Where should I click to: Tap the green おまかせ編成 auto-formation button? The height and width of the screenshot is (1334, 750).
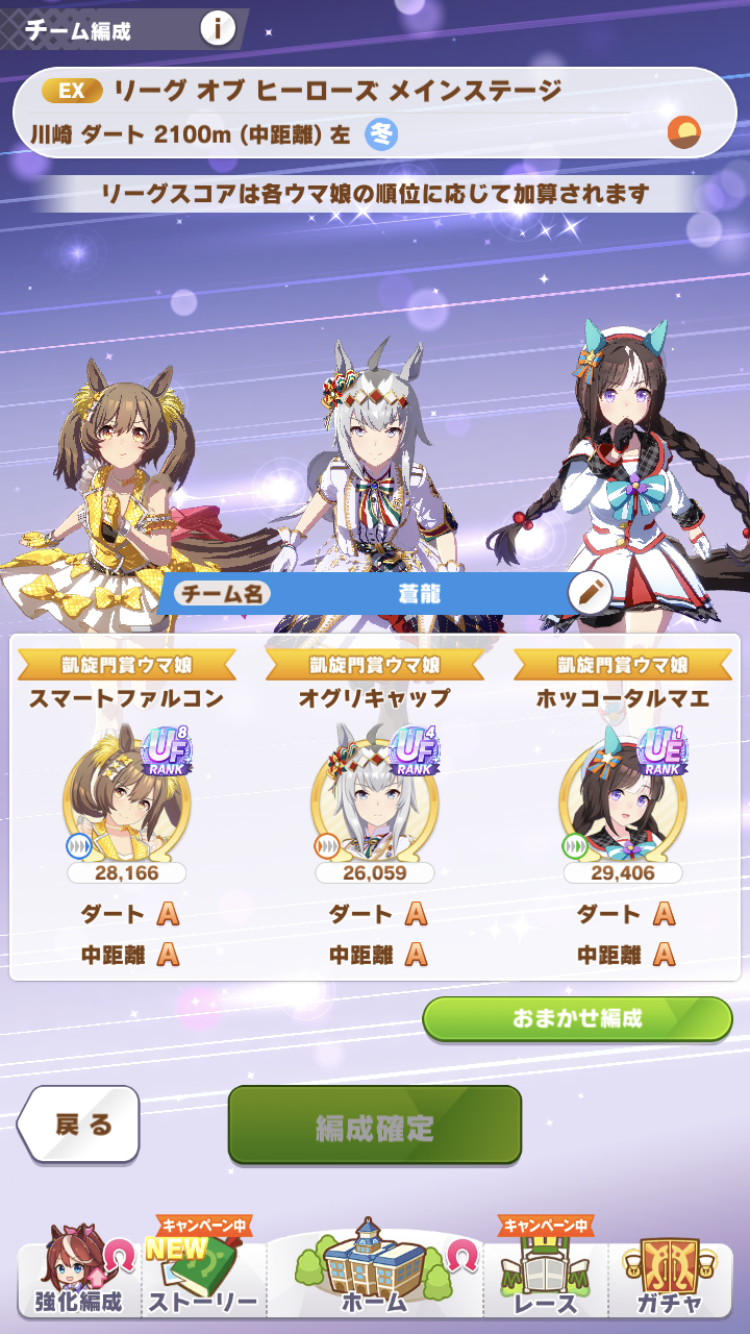tap(577, 1019)
